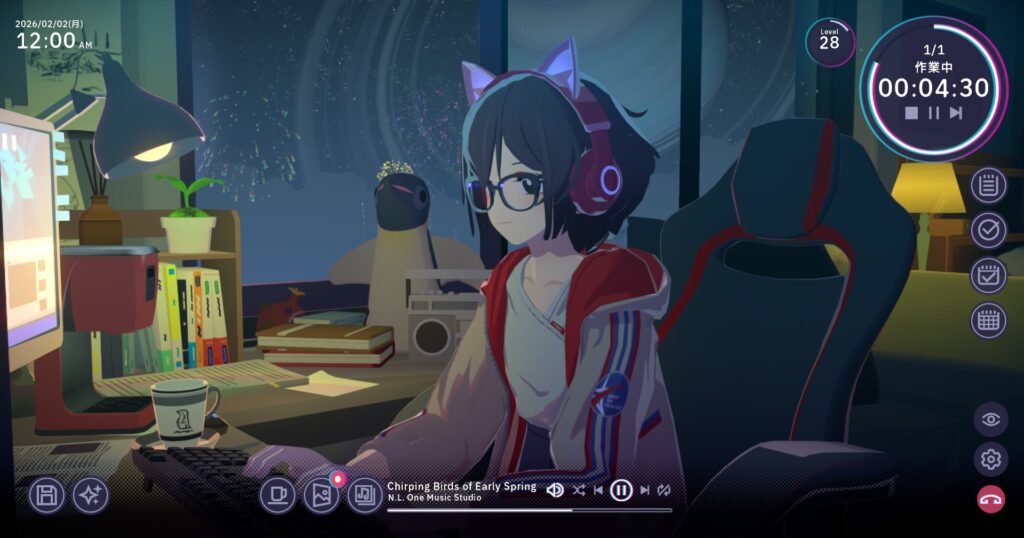Image resolution: width=1024 pixels, height=538 pixels.
Task: Toggle repeat on the music player
Action: pyautogui.click(x=664, y=490)
